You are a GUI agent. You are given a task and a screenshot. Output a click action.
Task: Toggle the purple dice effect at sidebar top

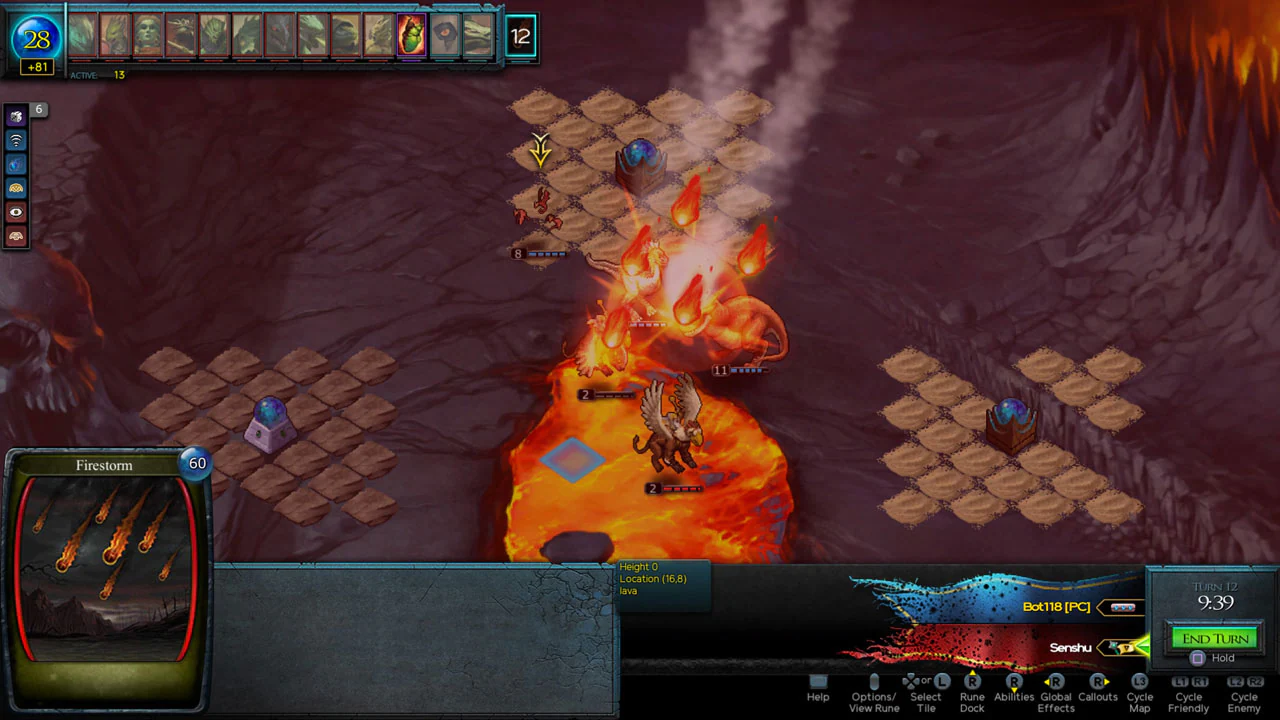15,116
